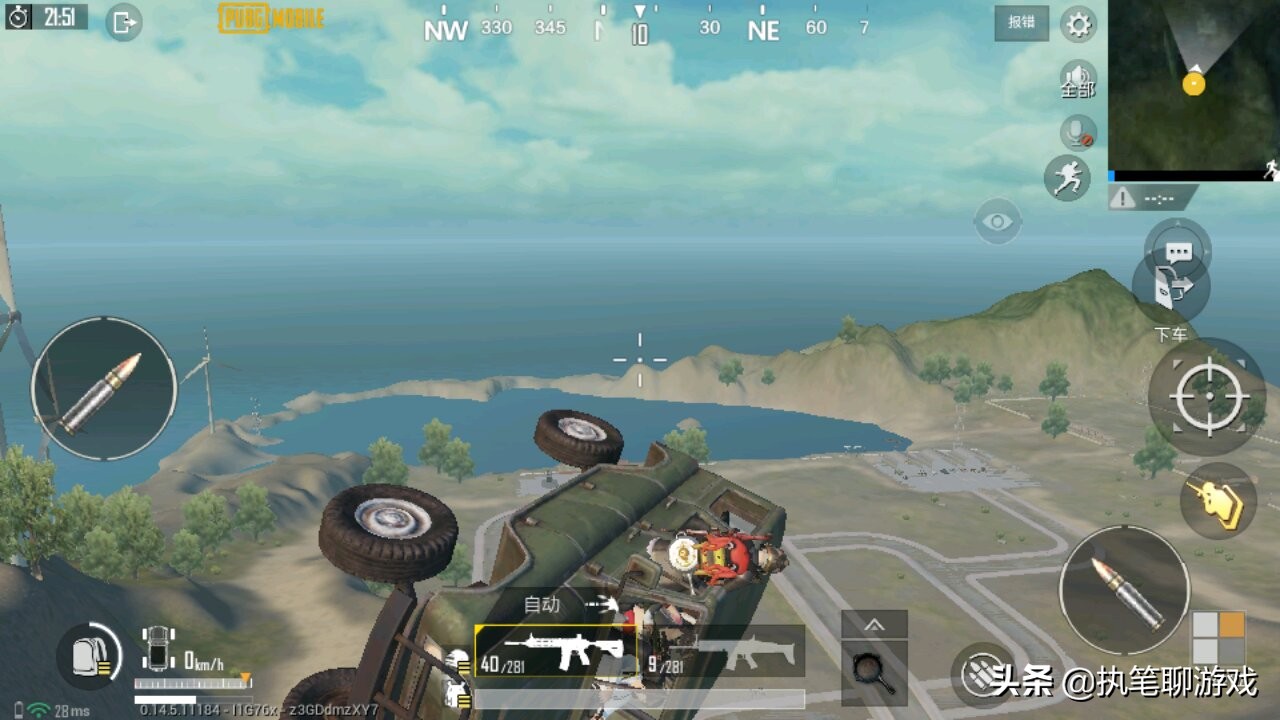Expand the arrow above the pan slot
This screenshot has width=1280, height=720.
tap(874, 624)
